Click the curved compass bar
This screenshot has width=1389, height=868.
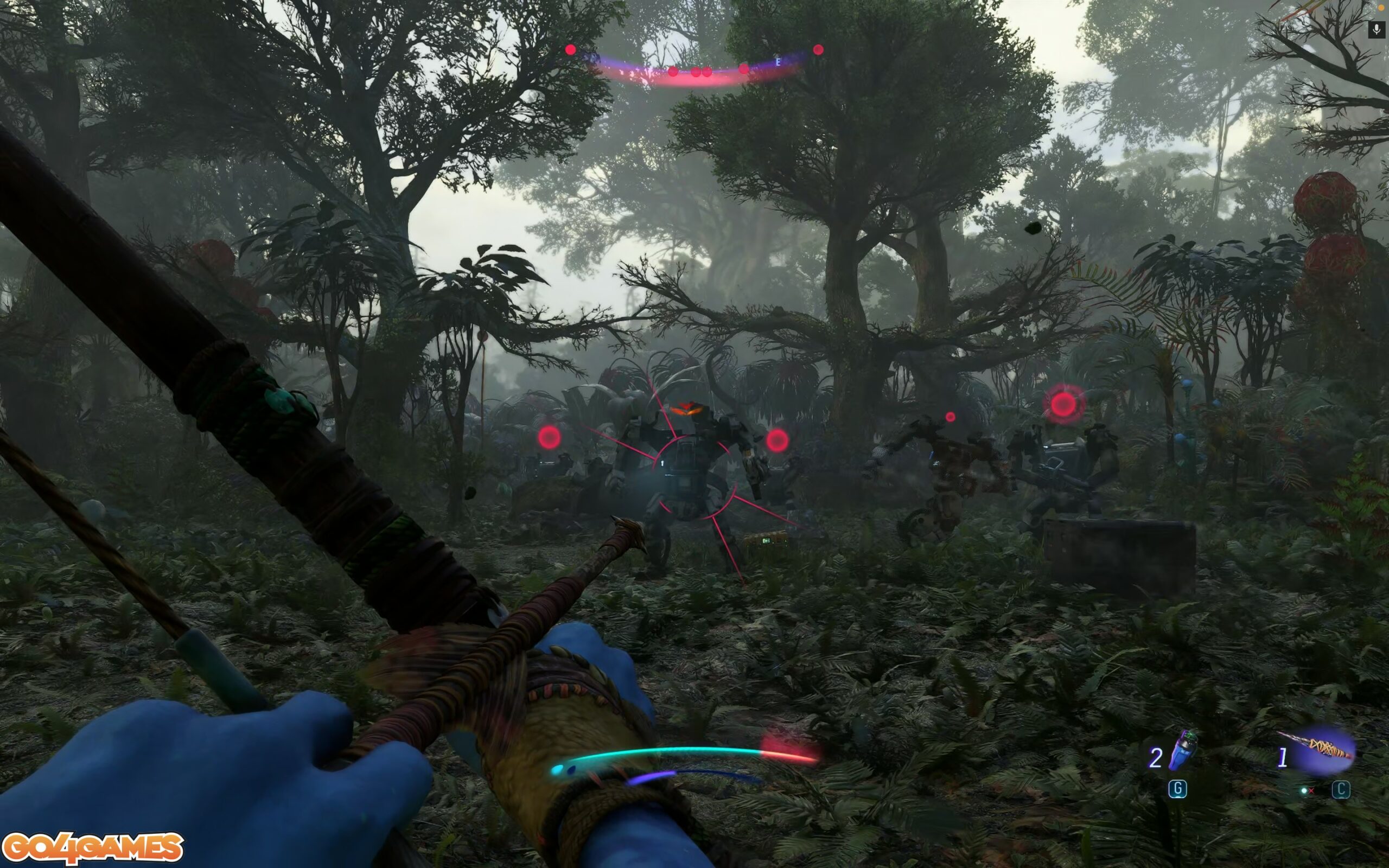click(x=694, y=73)
